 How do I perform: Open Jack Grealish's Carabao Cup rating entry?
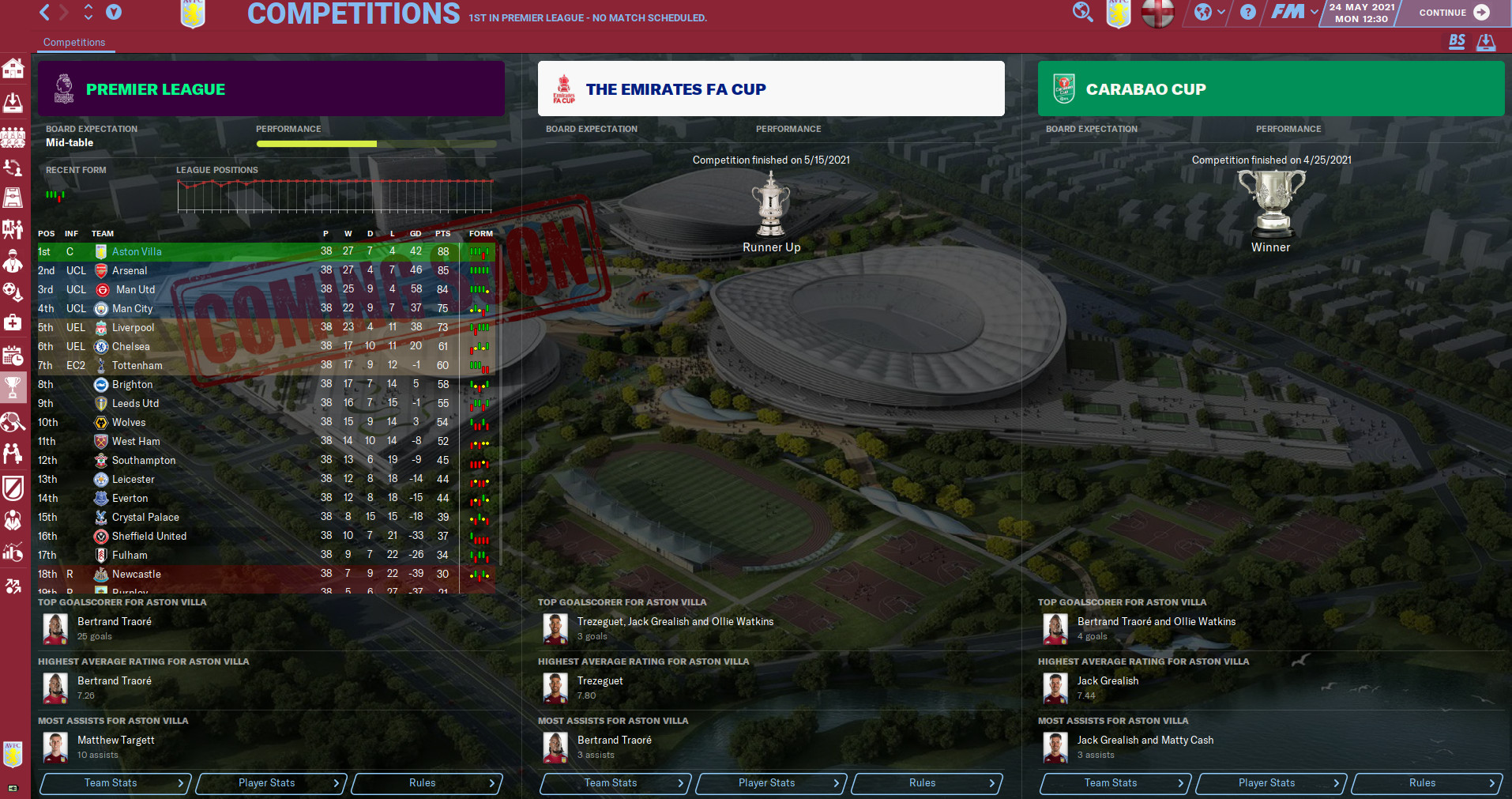pyautogui.click(x=1108, y=681)
